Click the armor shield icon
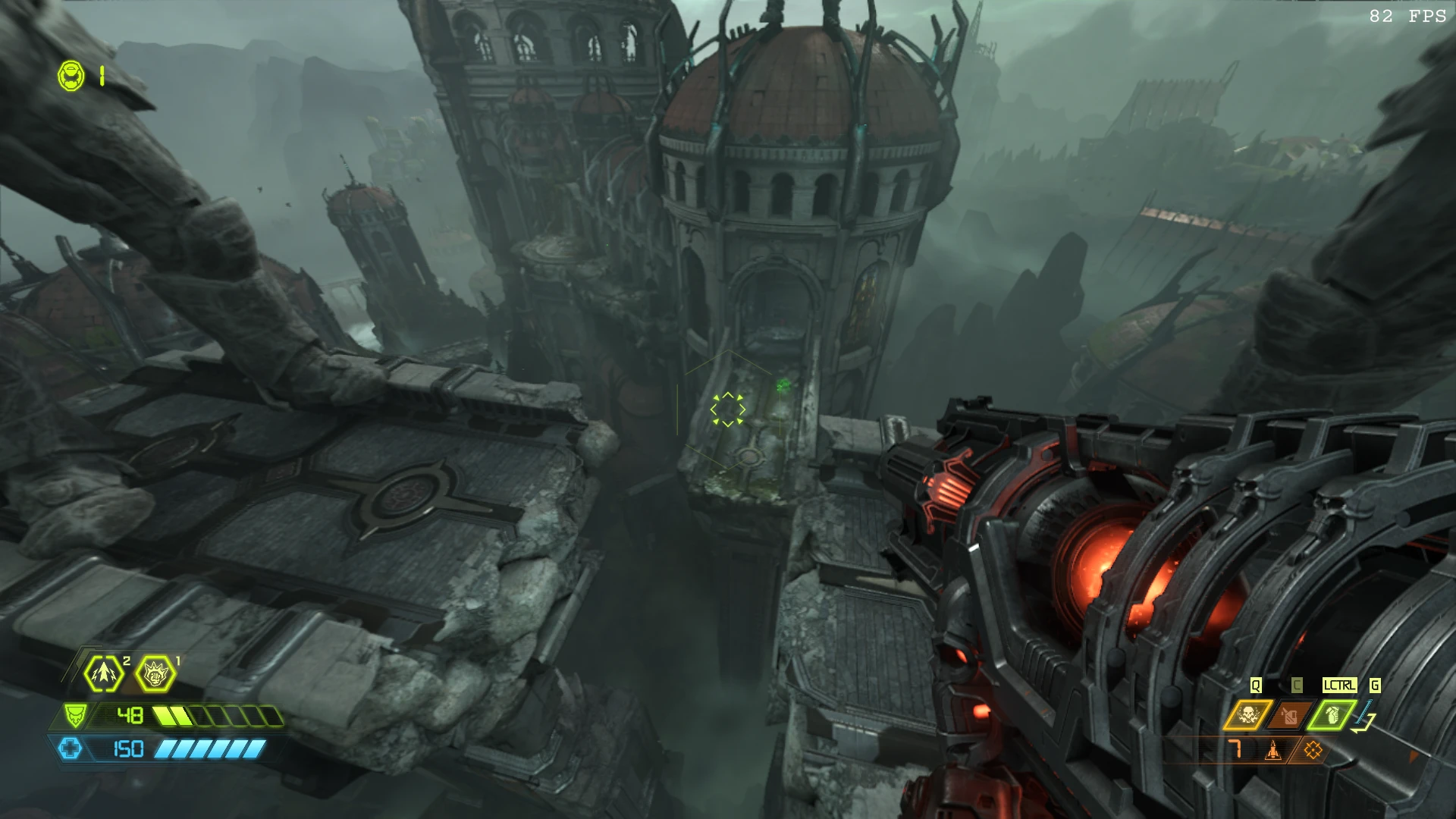 point(74,715)
